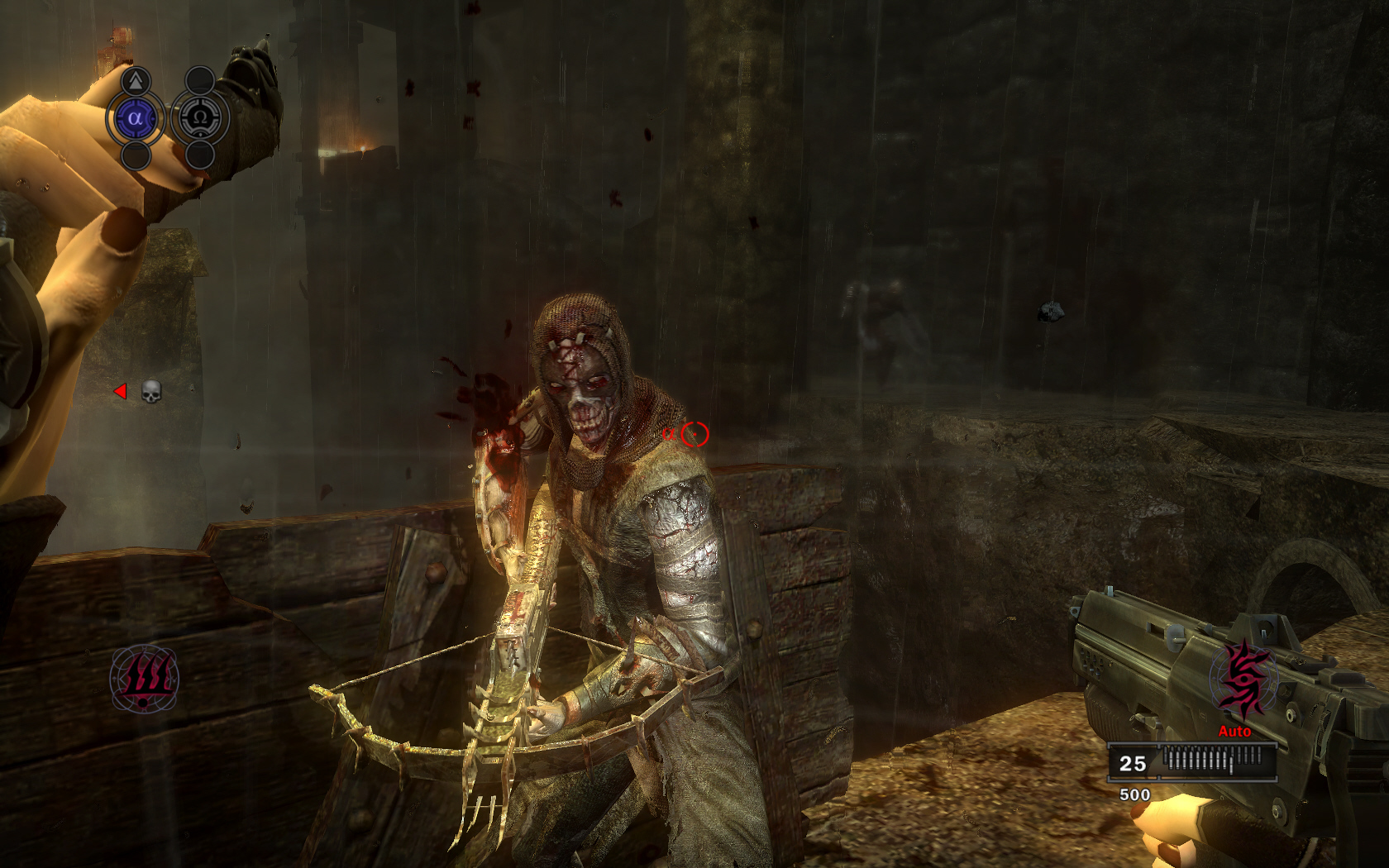
Task: Activate the red sigil power above Auto
Action: (1243, 680)
